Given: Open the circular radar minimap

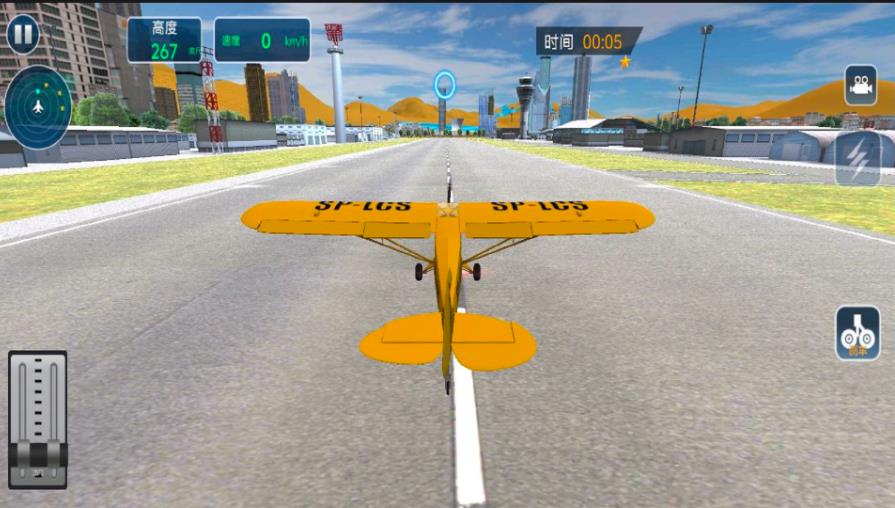Looking at the screenshot, I should (x=38, y=107).
